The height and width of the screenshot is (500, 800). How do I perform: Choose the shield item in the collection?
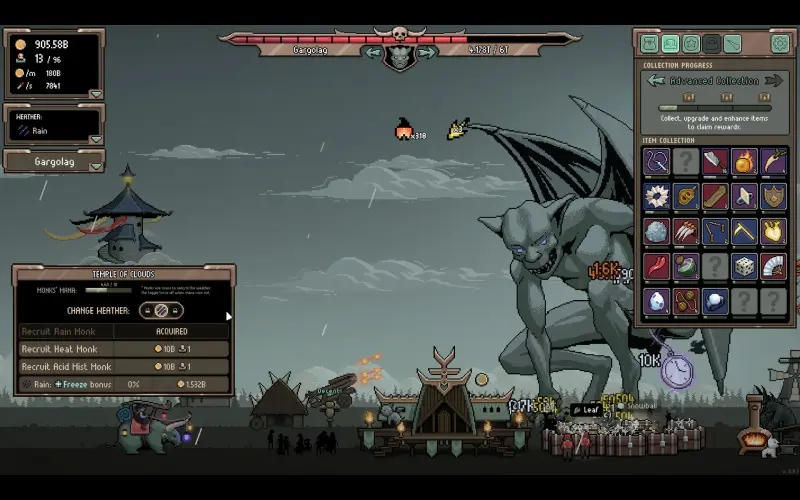pyautogui.click(x=774, y=196)
